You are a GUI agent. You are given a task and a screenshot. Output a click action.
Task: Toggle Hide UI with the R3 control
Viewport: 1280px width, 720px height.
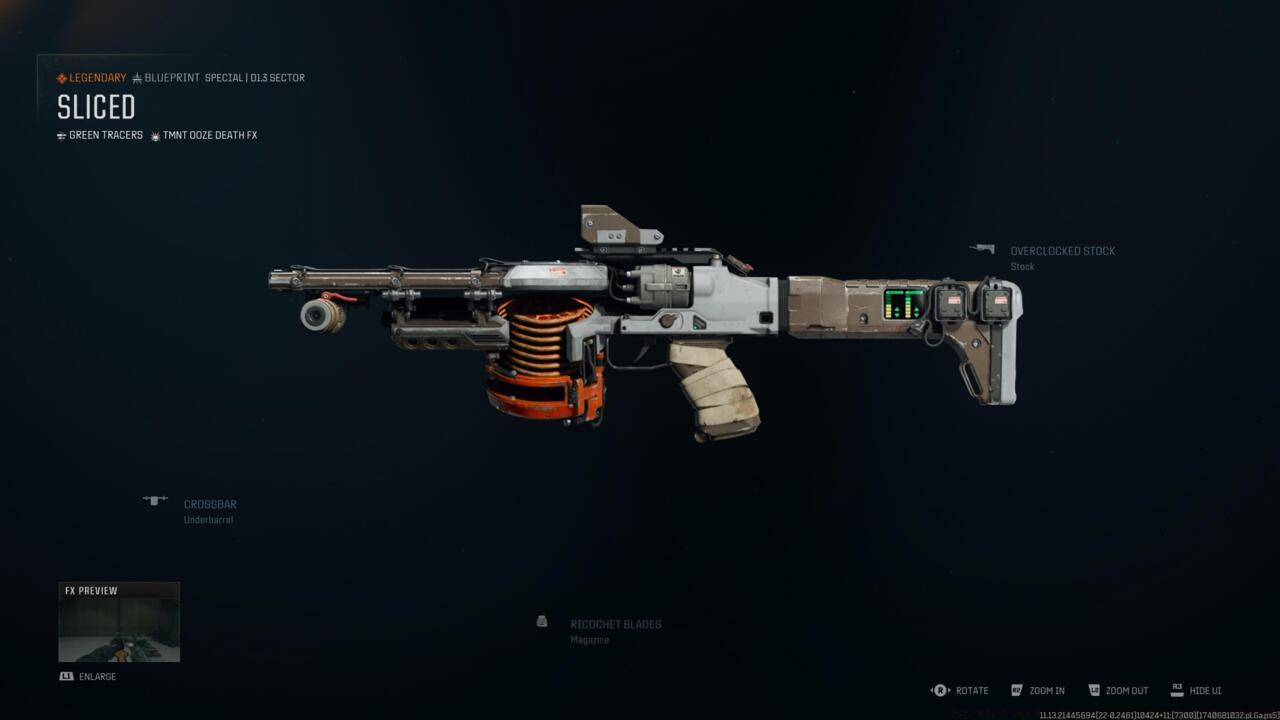[1175, 690]
